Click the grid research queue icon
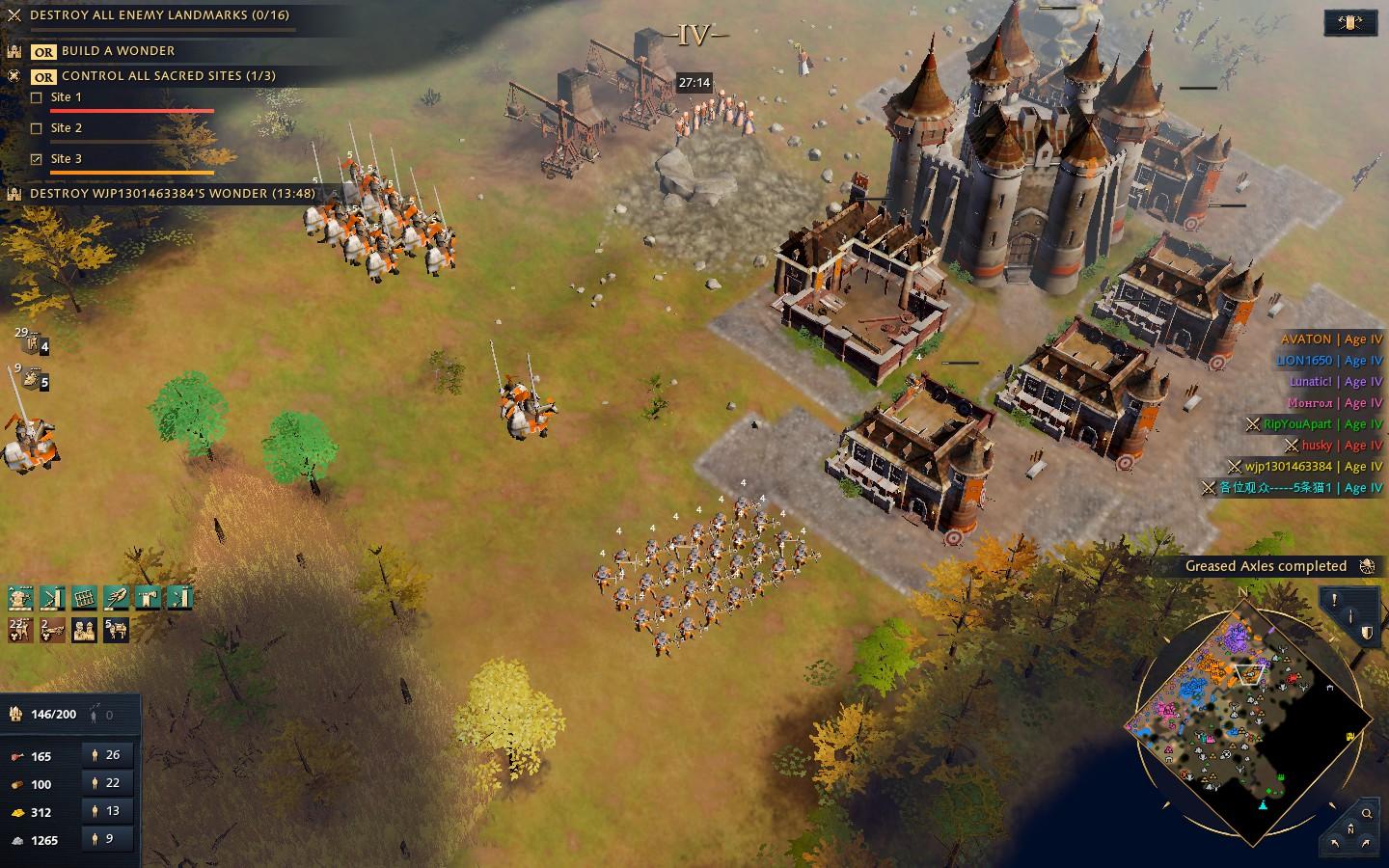Image resolution: width=1389 pixels, height=868 pixels. (84, 598)
